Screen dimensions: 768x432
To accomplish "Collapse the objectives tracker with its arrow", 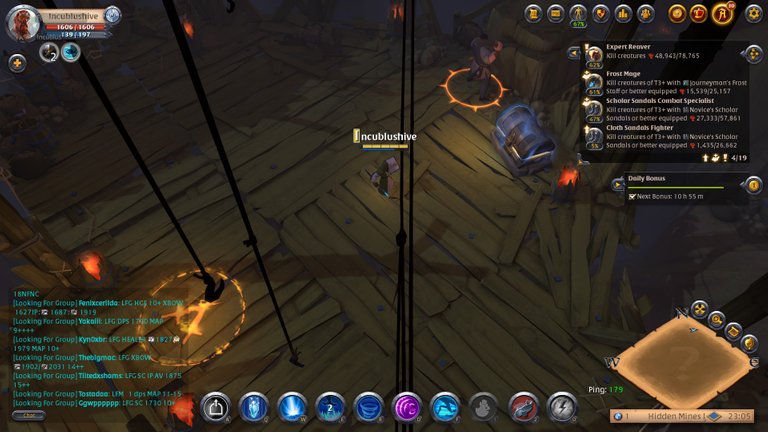I will (574, 53).
